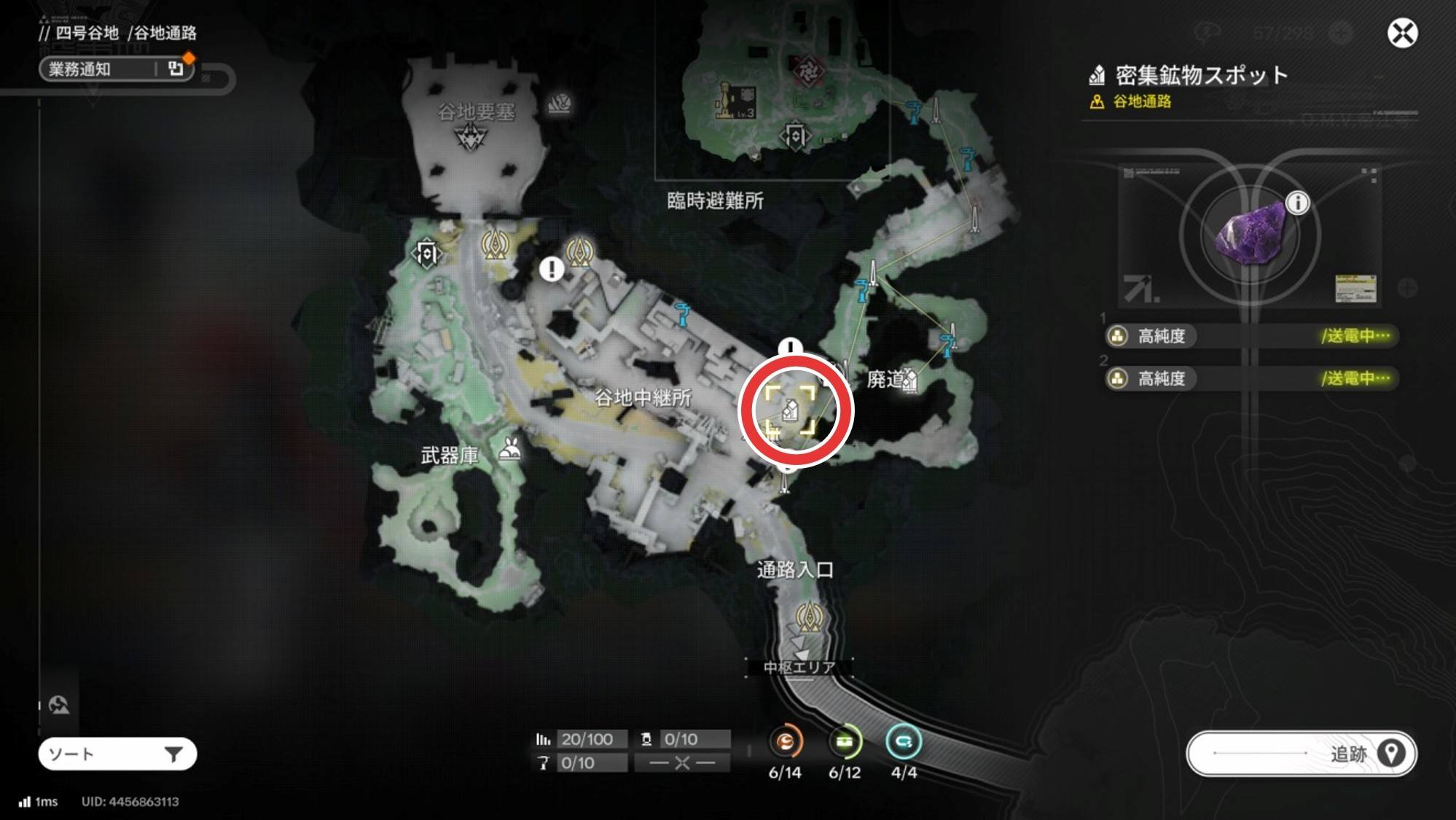The height and width of the screenshot is (820, 1456).
Task: Show info for the purple mineral
Action: tap(1297, 203)
